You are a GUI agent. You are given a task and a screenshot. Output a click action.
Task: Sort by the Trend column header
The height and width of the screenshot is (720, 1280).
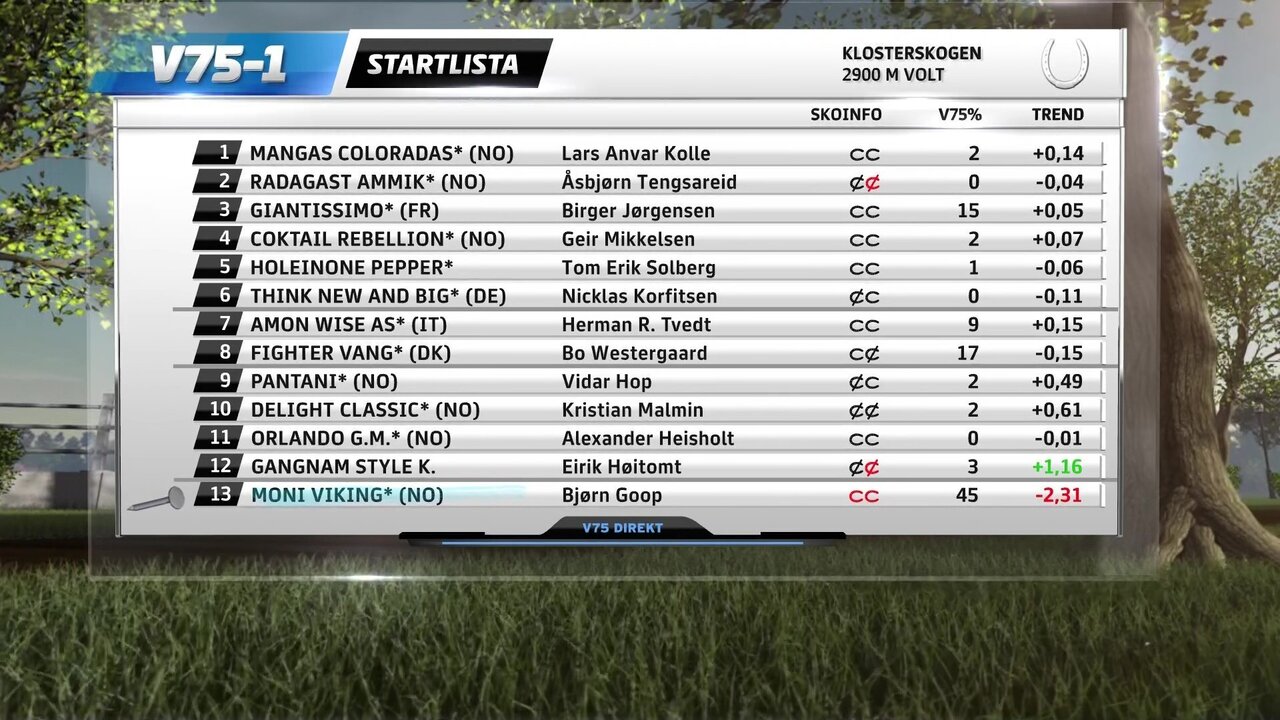1057,115
